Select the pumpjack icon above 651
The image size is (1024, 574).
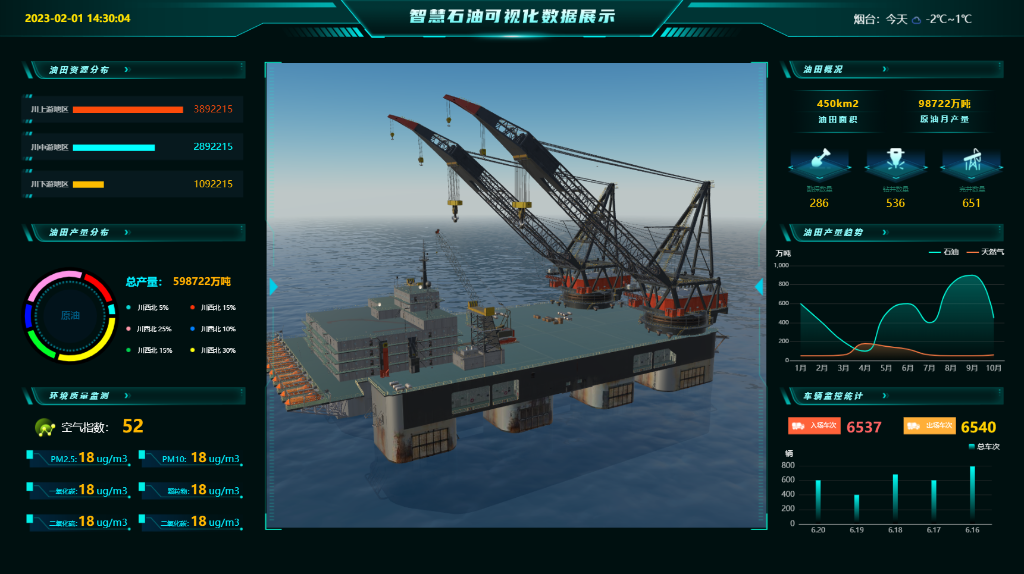pyautogui.click(x=971, y=160)
